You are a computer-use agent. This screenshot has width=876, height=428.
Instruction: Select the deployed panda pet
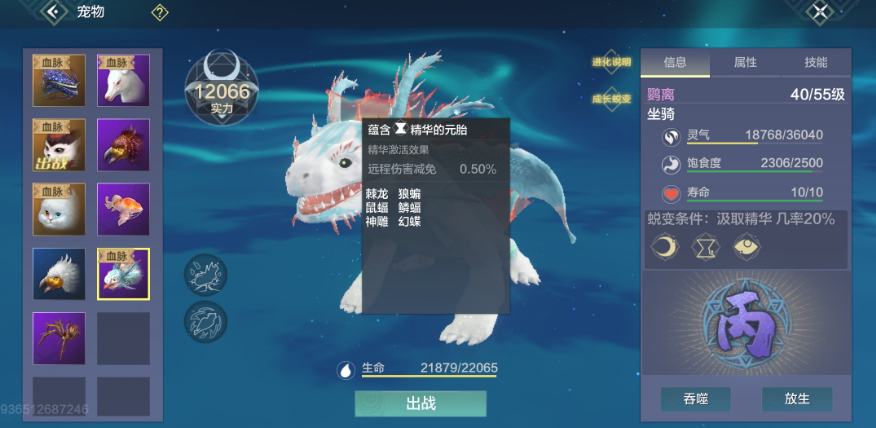point(59,145)
